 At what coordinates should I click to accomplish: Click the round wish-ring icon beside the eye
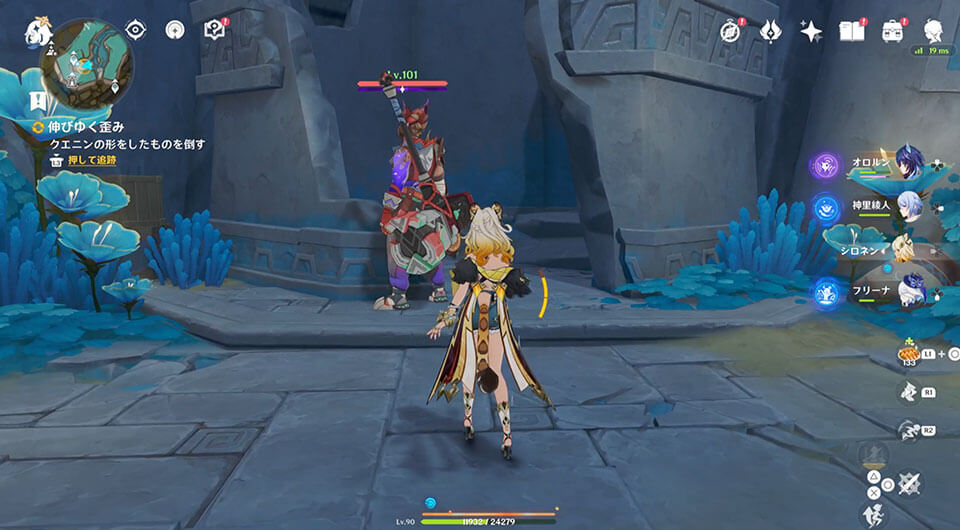(x=176, y=30)
